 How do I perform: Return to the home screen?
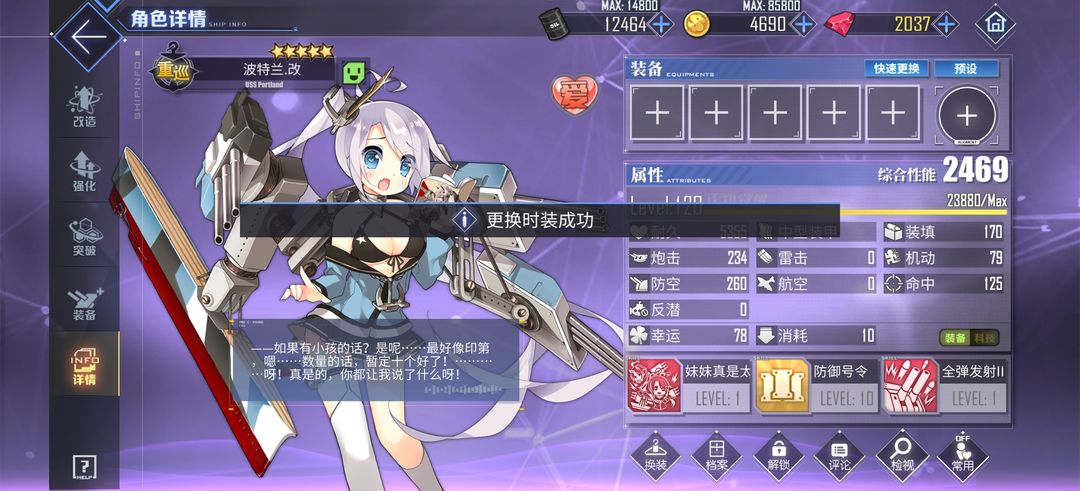pos(995,23)
